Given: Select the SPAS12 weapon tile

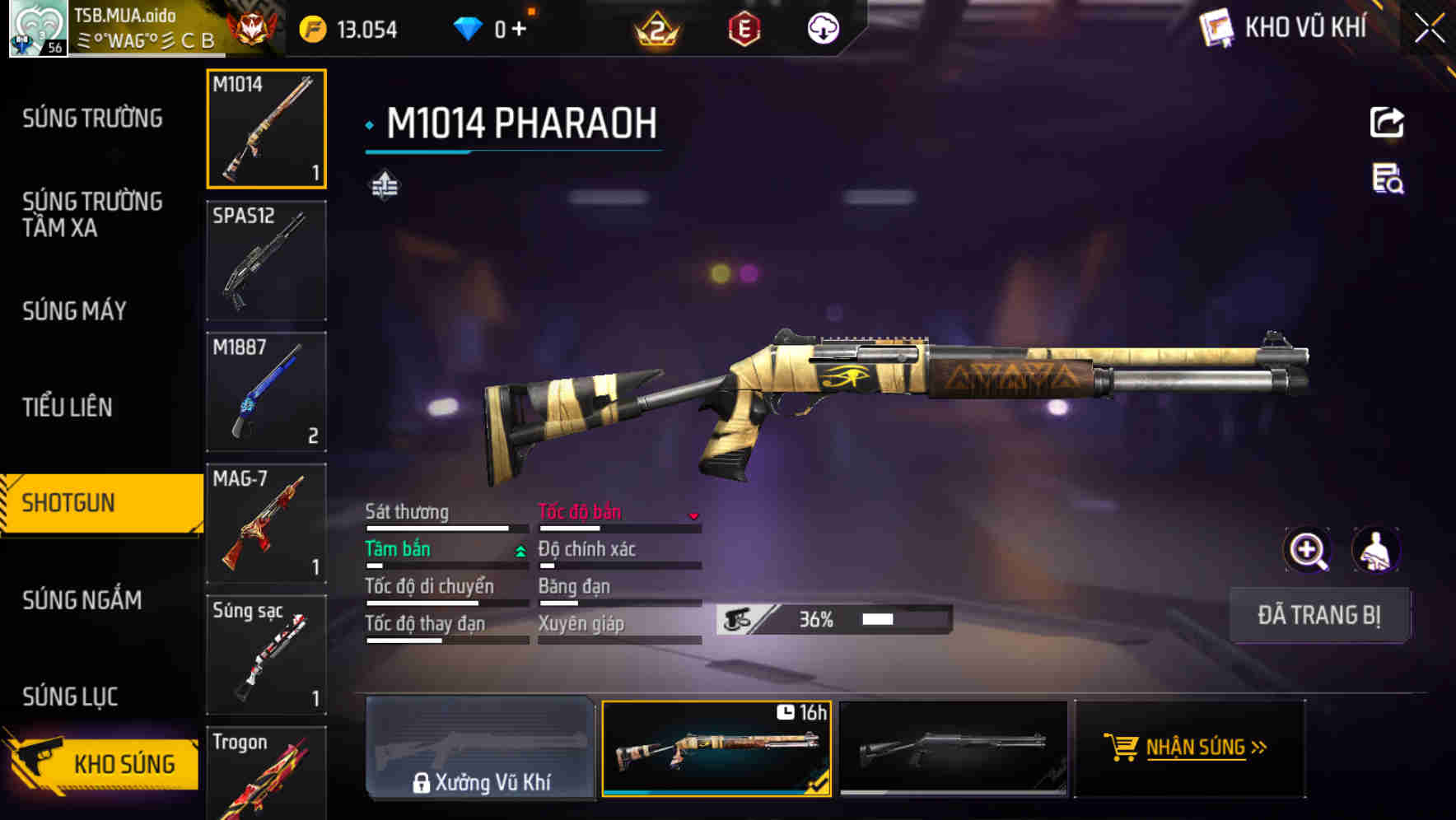Looking at the screenshot, I should pos(266,260).
